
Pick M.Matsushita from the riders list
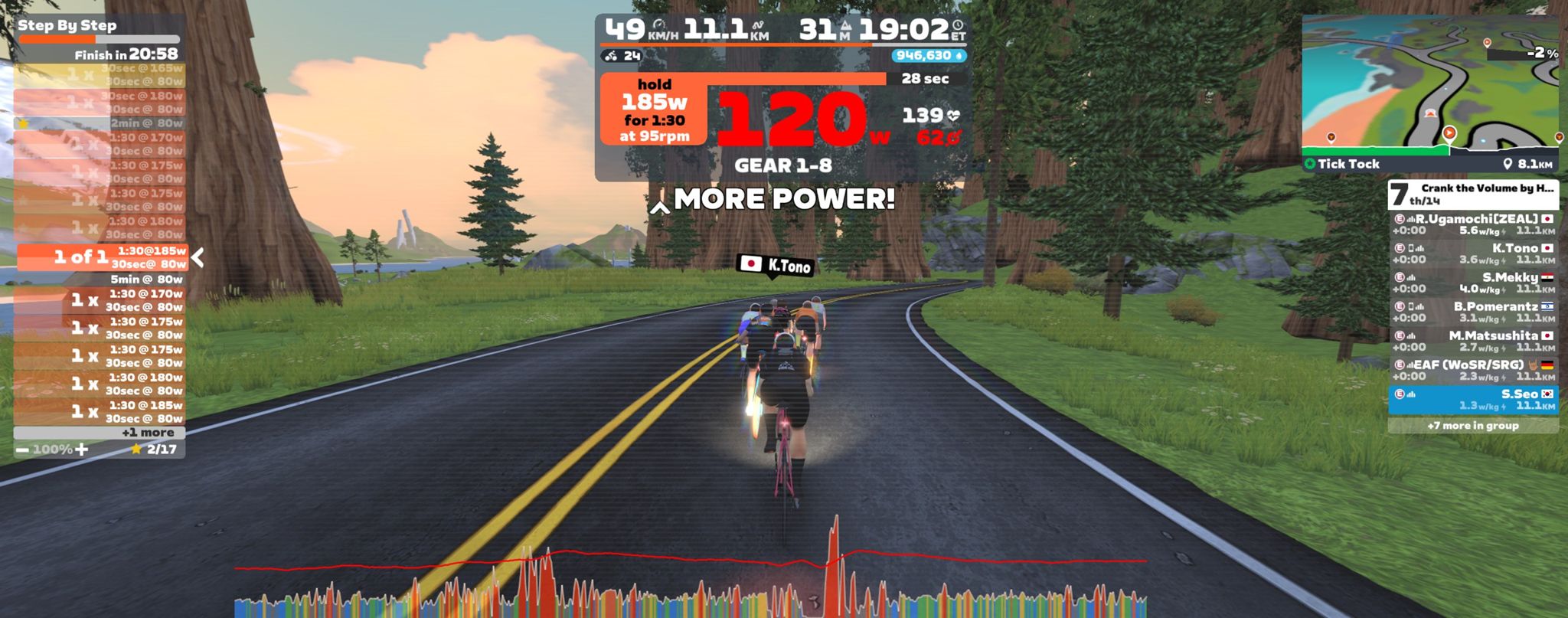click(1472, 341)
